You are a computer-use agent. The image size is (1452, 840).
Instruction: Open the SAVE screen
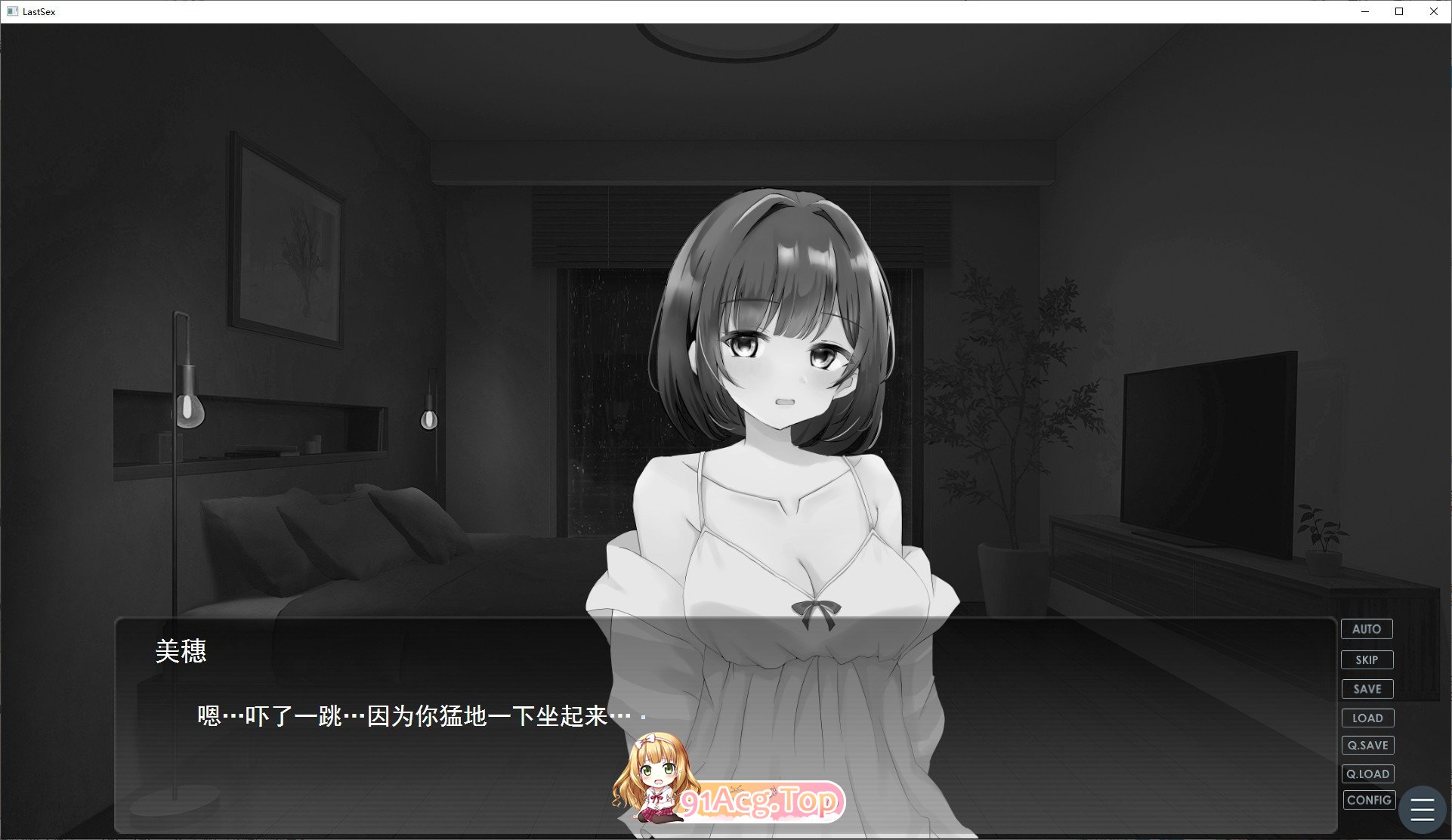[1368, 688]
